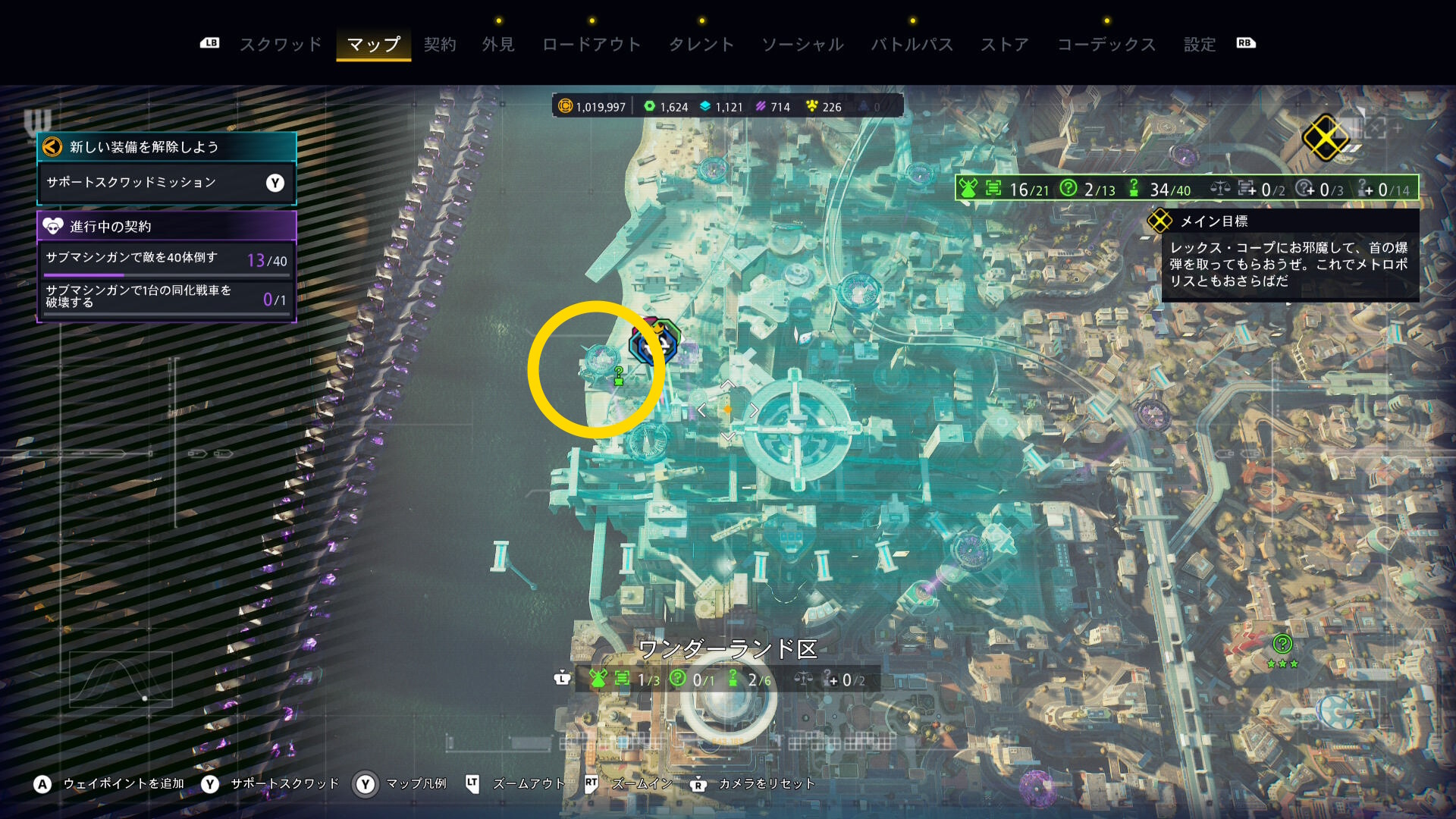Screen dimensions: 1456x819
Task: Click the yellow main objective marker on the map
Action: (x=1324, y=138)
